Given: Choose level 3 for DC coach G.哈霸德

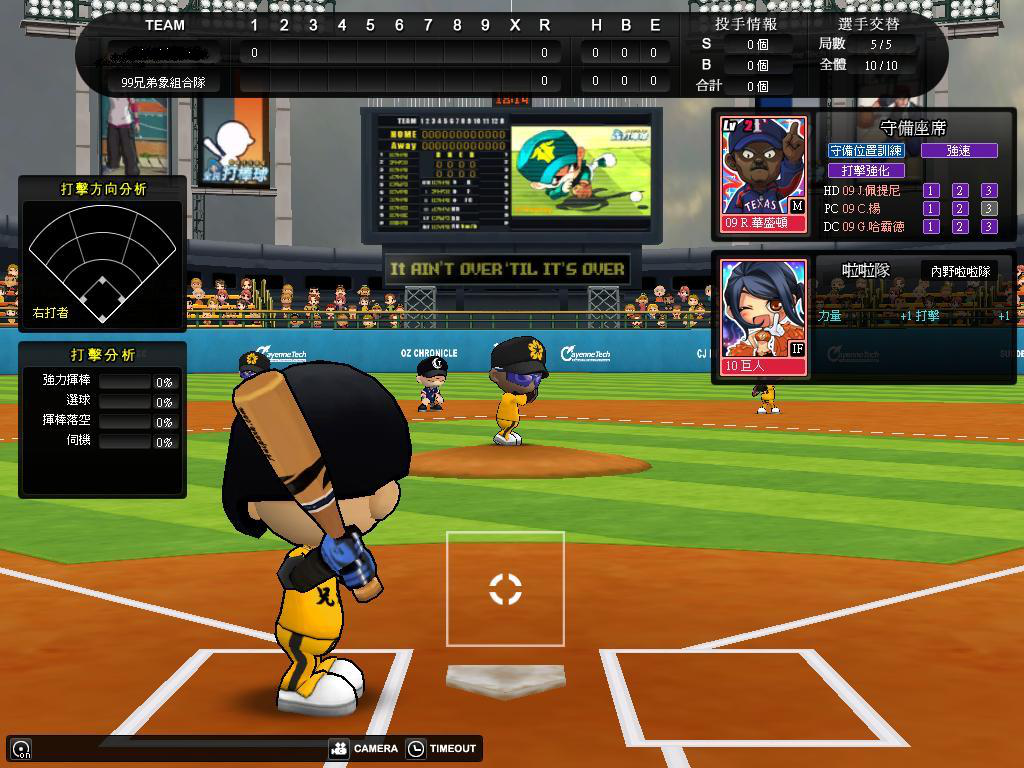Looking at the screenshot, I should click(x=989, y=226).
